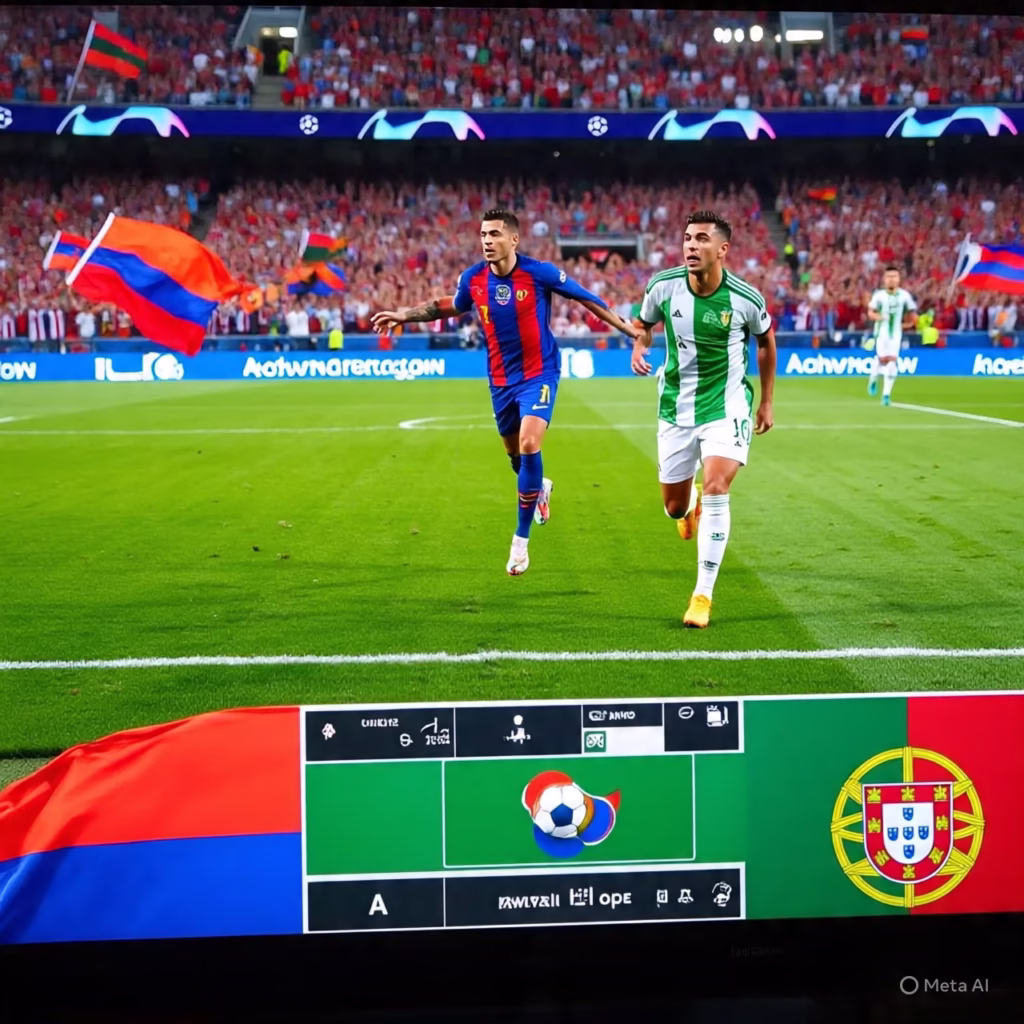Click the head icon in the bottom bar
Viewport: 1024px width, 1024px height.
(x=721, y=894)
